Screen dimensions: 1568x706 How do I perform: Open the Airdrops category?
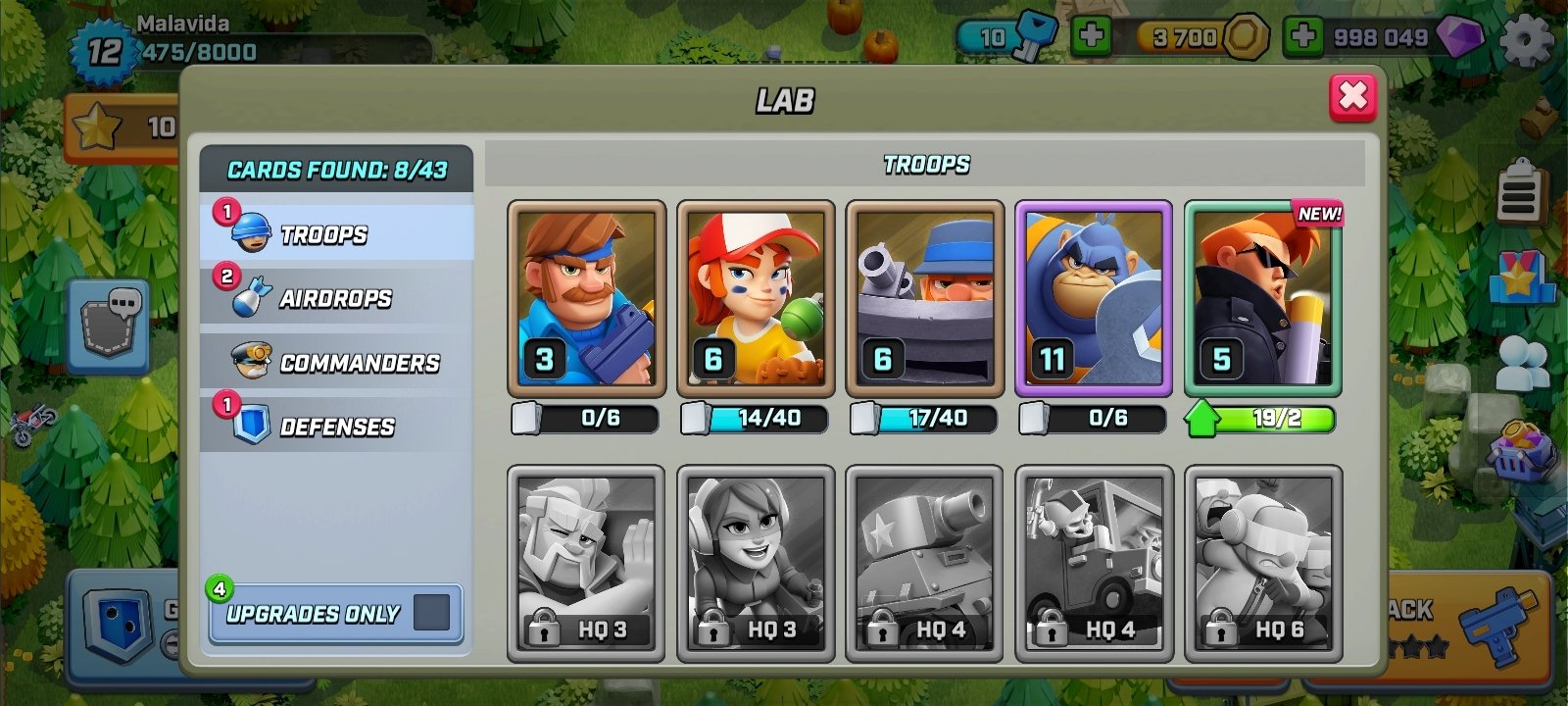pyautogui.click(x=337, y=297)
